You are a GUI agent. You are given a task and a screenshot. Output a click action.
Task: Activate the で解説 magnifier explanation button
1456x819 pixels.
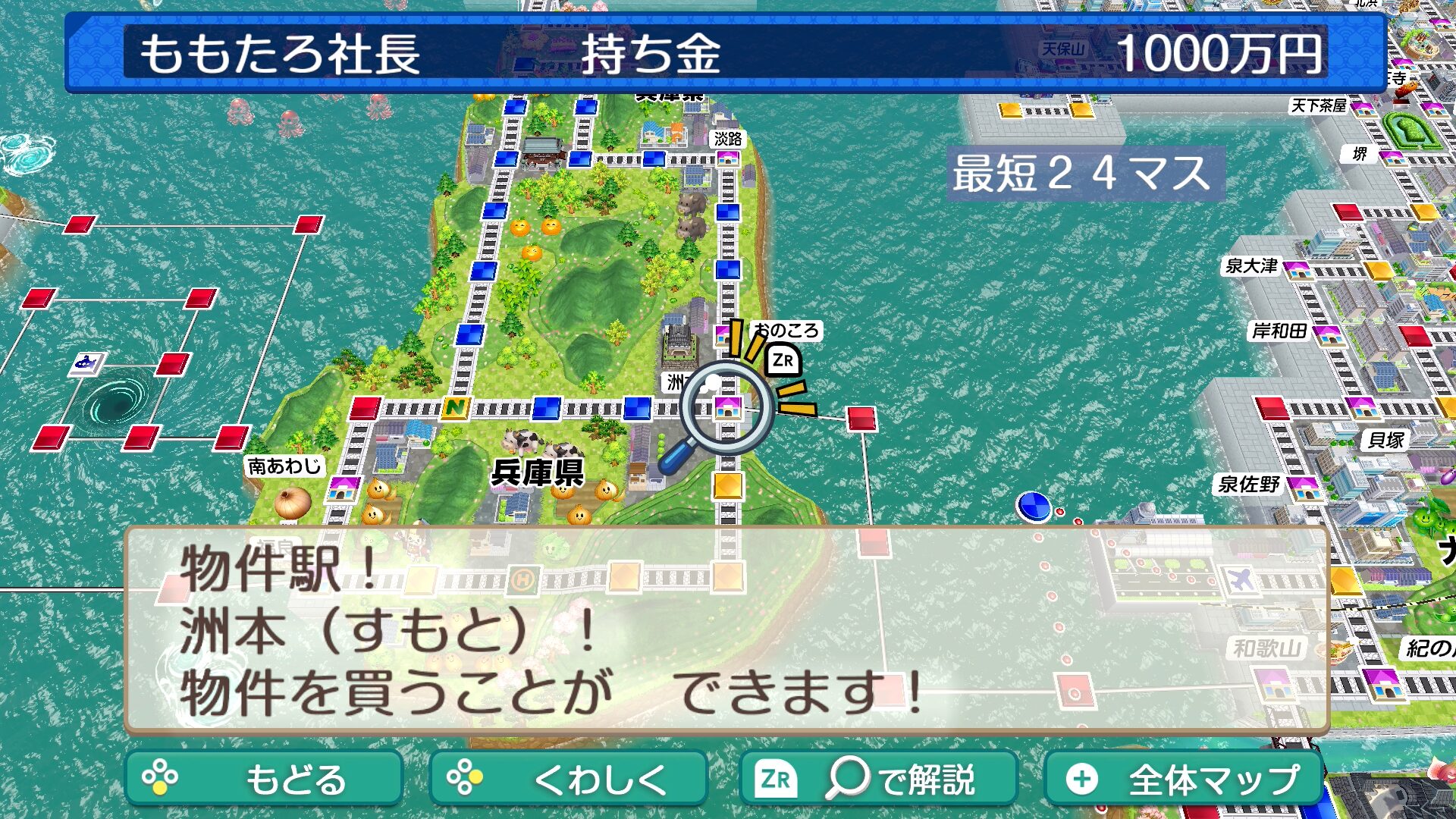tap(877, 778)
